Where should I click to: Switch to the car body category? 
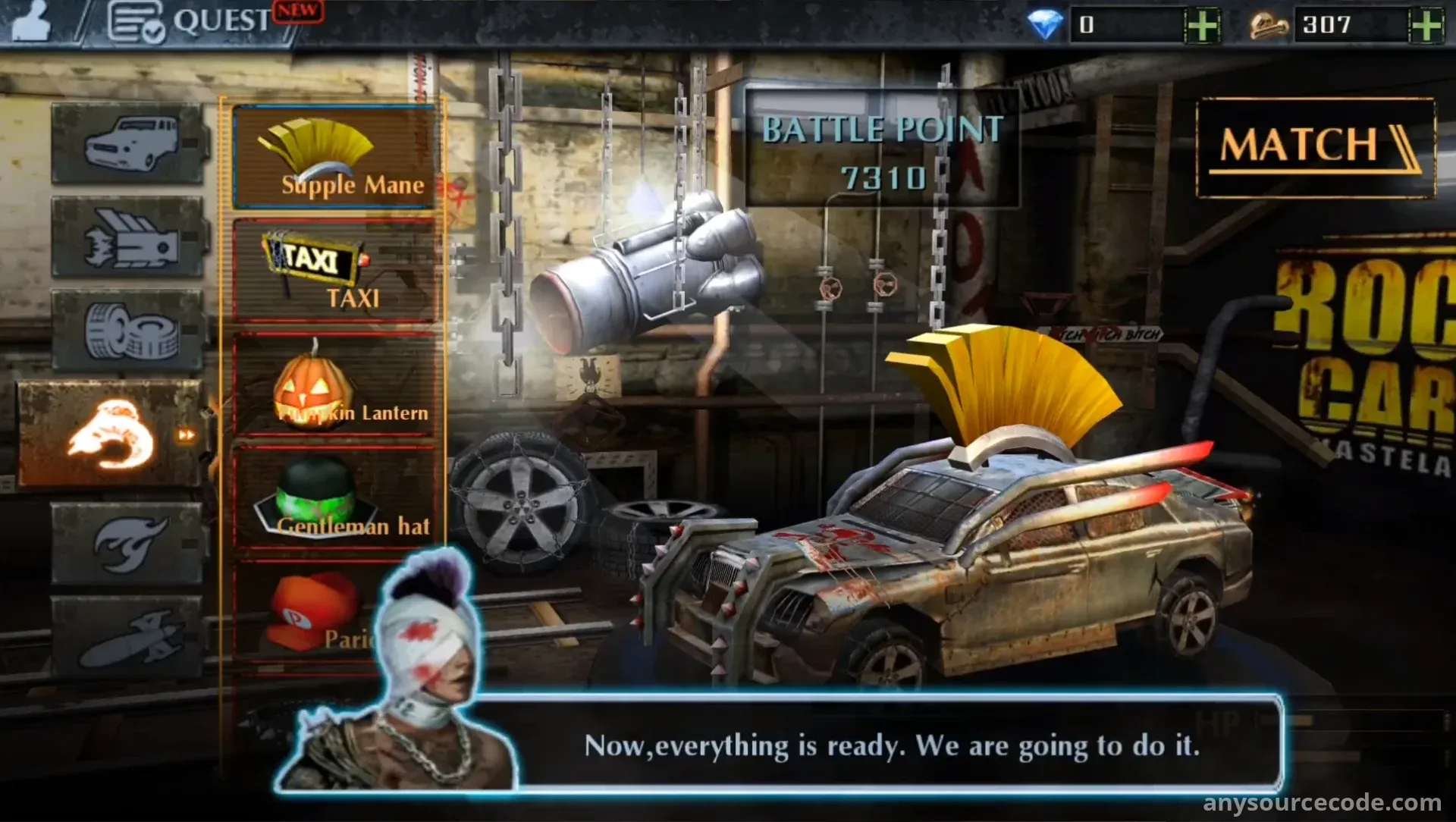128,143
